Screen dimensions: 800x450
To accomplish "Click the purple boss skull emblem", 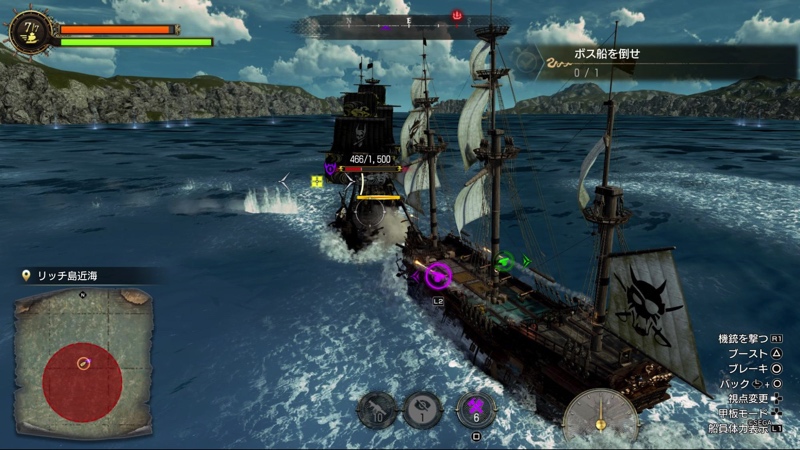I will click(330, 169).
